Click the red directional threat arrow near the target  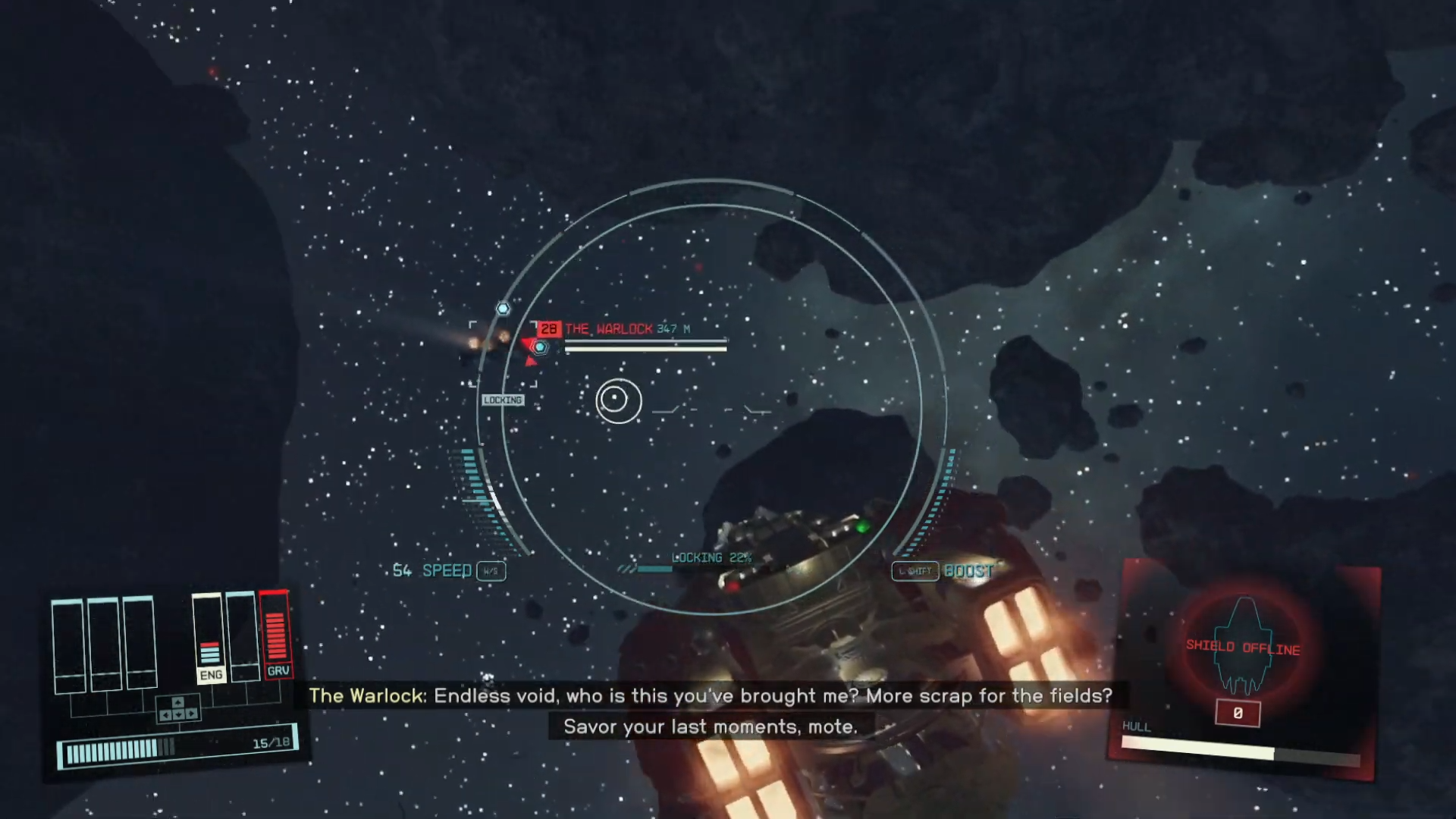[531, 362]
